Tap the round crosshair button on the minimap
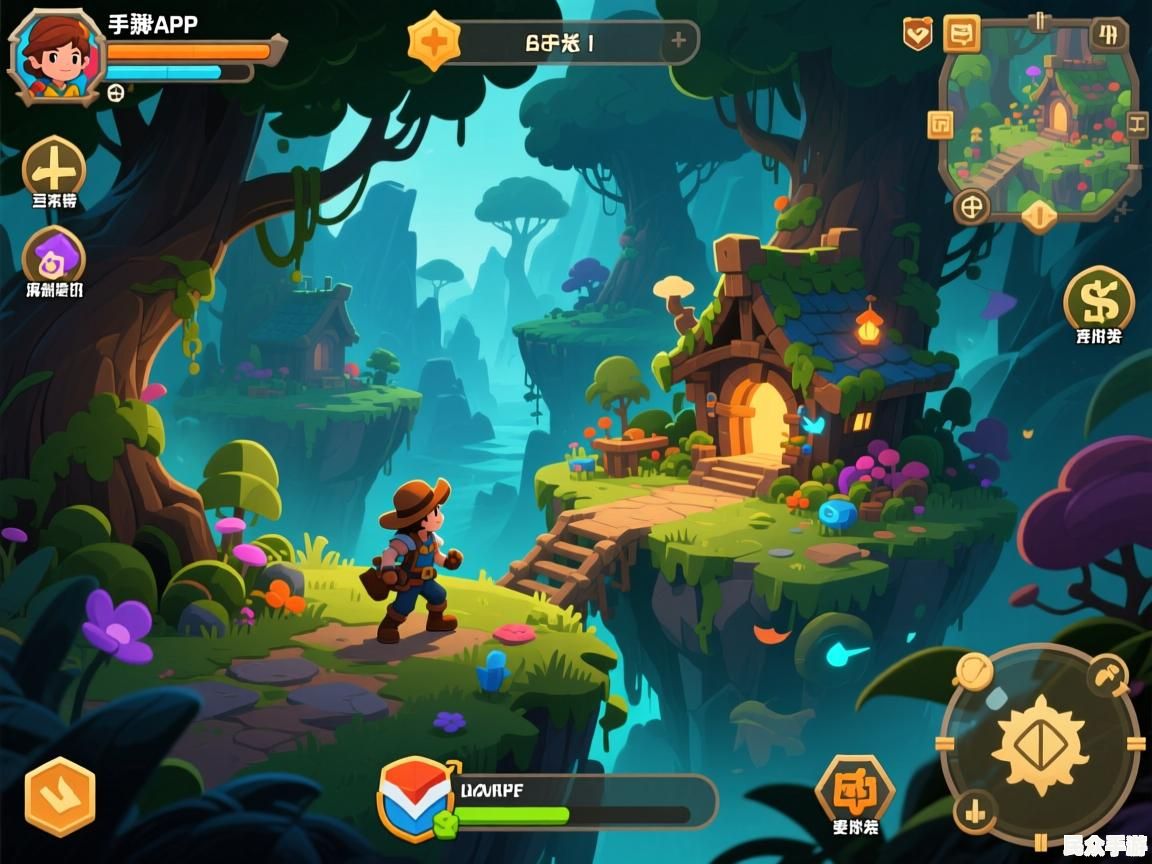Image resolution: width=1152 pixels, height=864 pixels. tap(970, 207)
